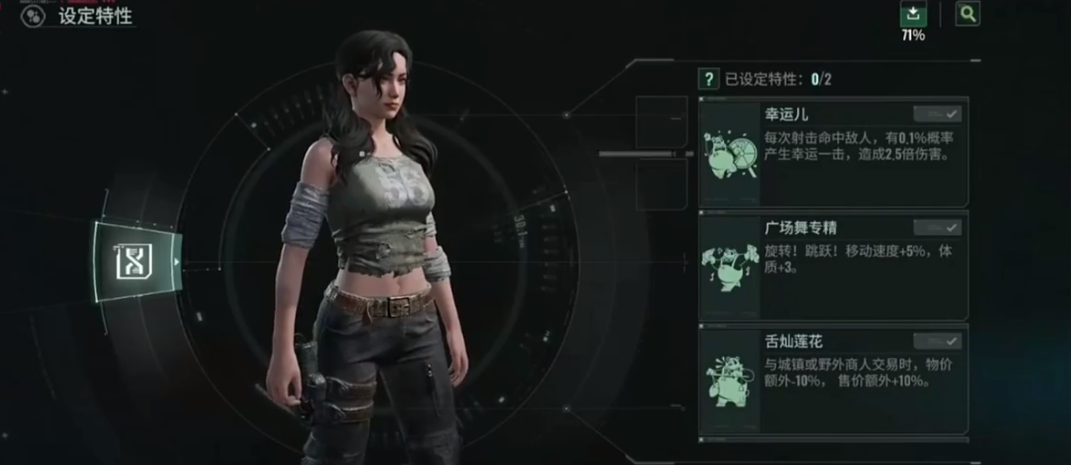Click the green download icon
Screen dimensions: 1071x465
(x=913, y=14)
